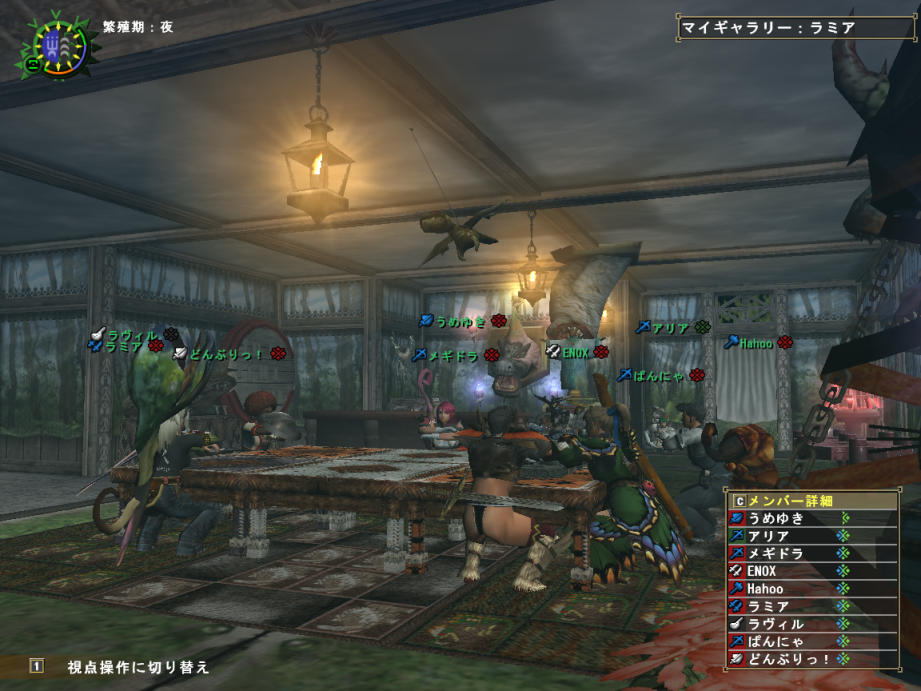
Task: Select ENOX in the member list panel
Action: click(776, 571)
